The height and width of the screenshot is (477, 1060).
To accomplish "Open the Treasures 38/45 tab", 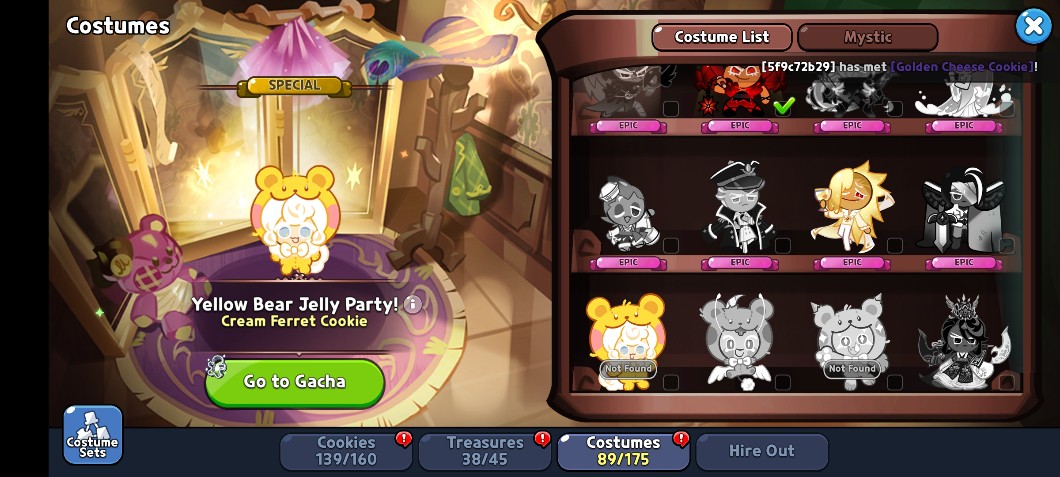I will (x=485, y=451).
